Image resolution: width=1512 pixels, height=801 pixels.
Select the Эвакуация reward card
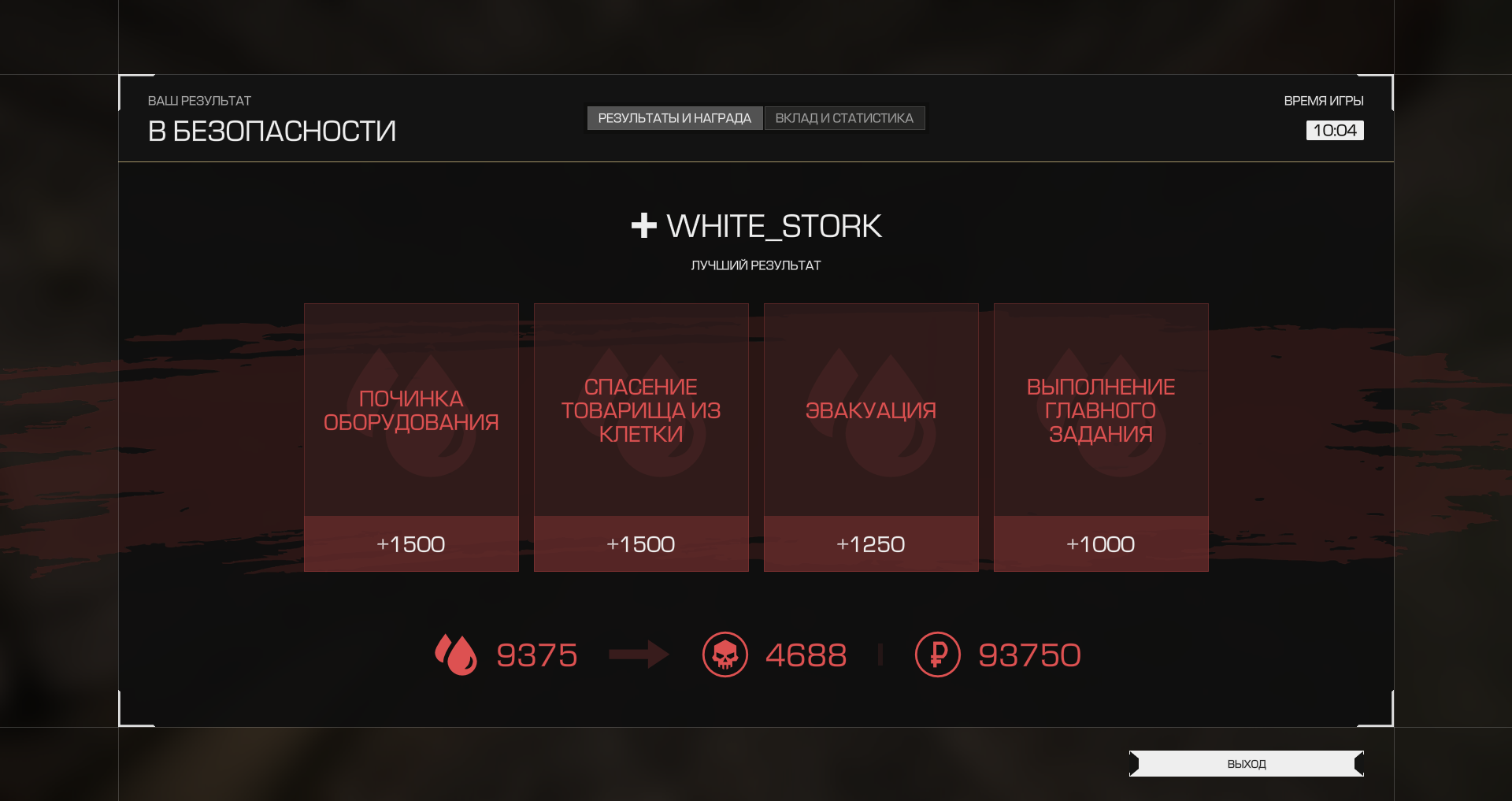pos(871,437)
